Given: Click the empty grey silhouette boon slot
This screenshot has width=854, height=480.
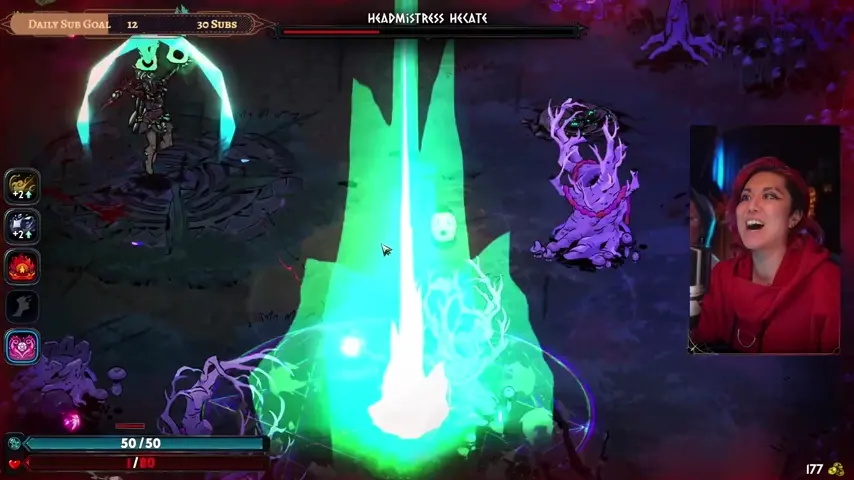Looking at the screenshot, I should point(22,307).
